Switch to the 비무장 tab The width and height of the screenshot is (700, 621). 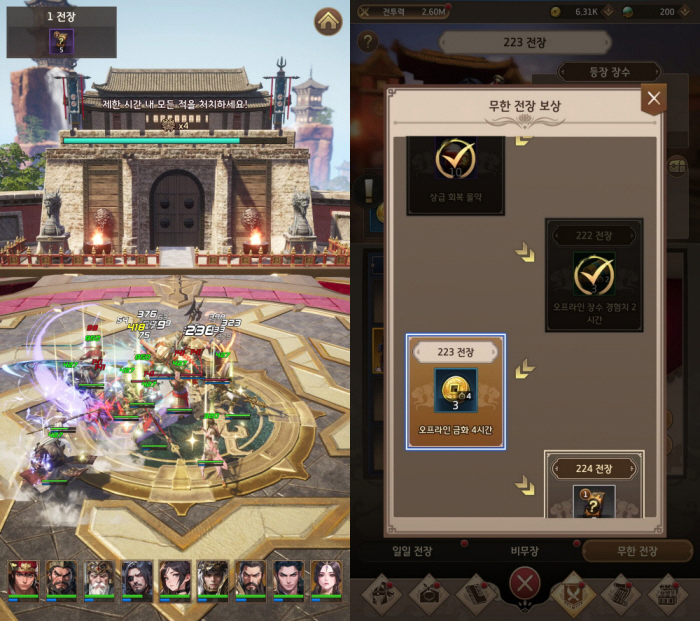[525, 551]
